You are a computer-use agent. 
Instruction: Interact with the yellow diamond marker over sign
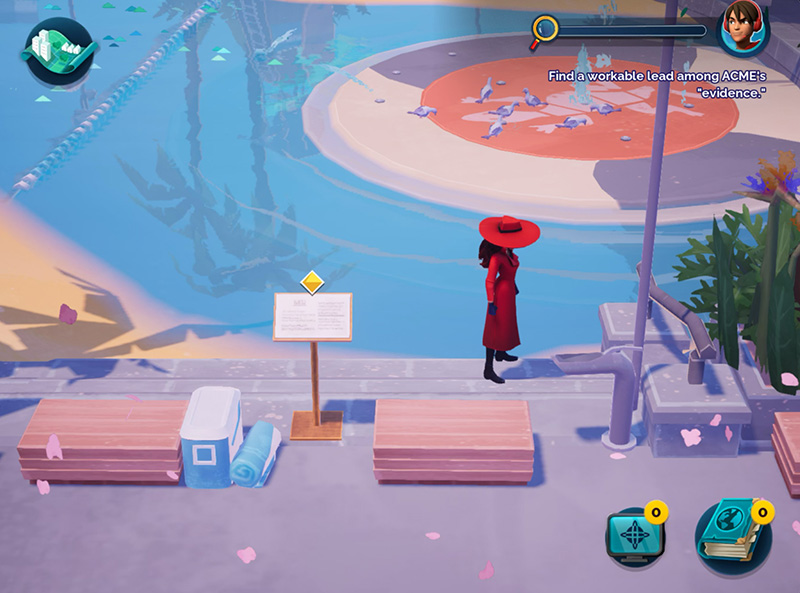(313, 282)
